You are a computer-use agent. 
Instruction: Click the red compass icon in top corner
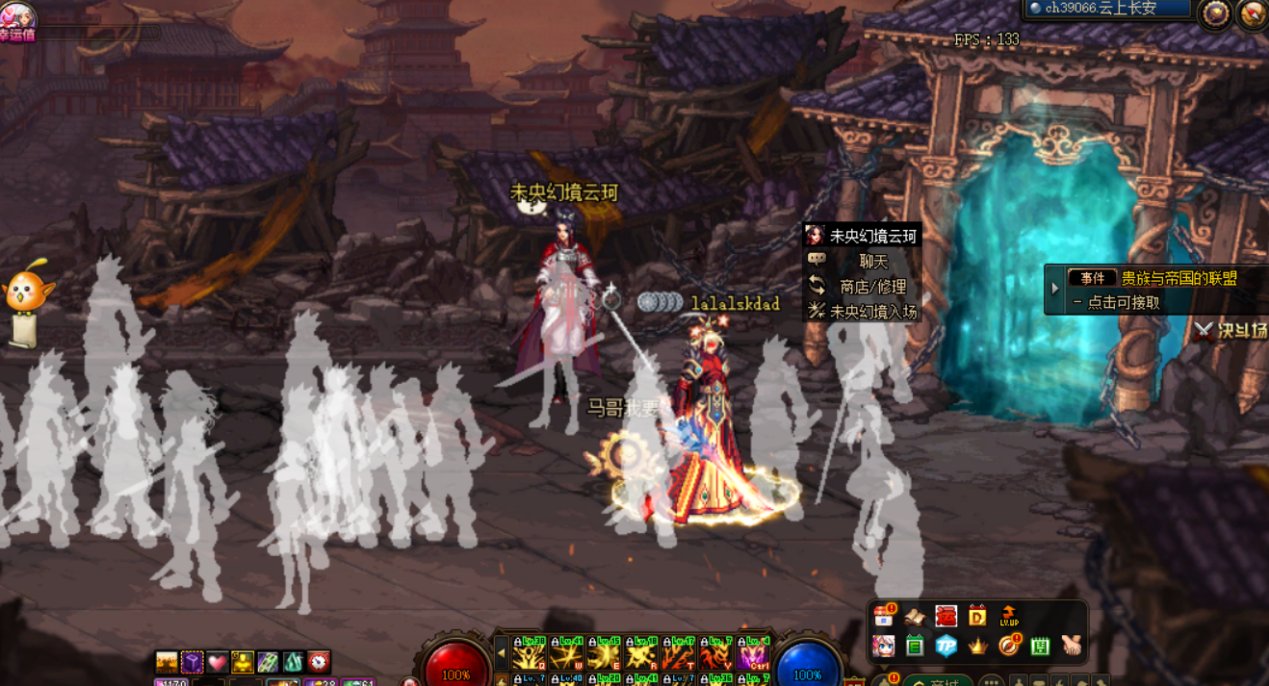(1252, 13)
